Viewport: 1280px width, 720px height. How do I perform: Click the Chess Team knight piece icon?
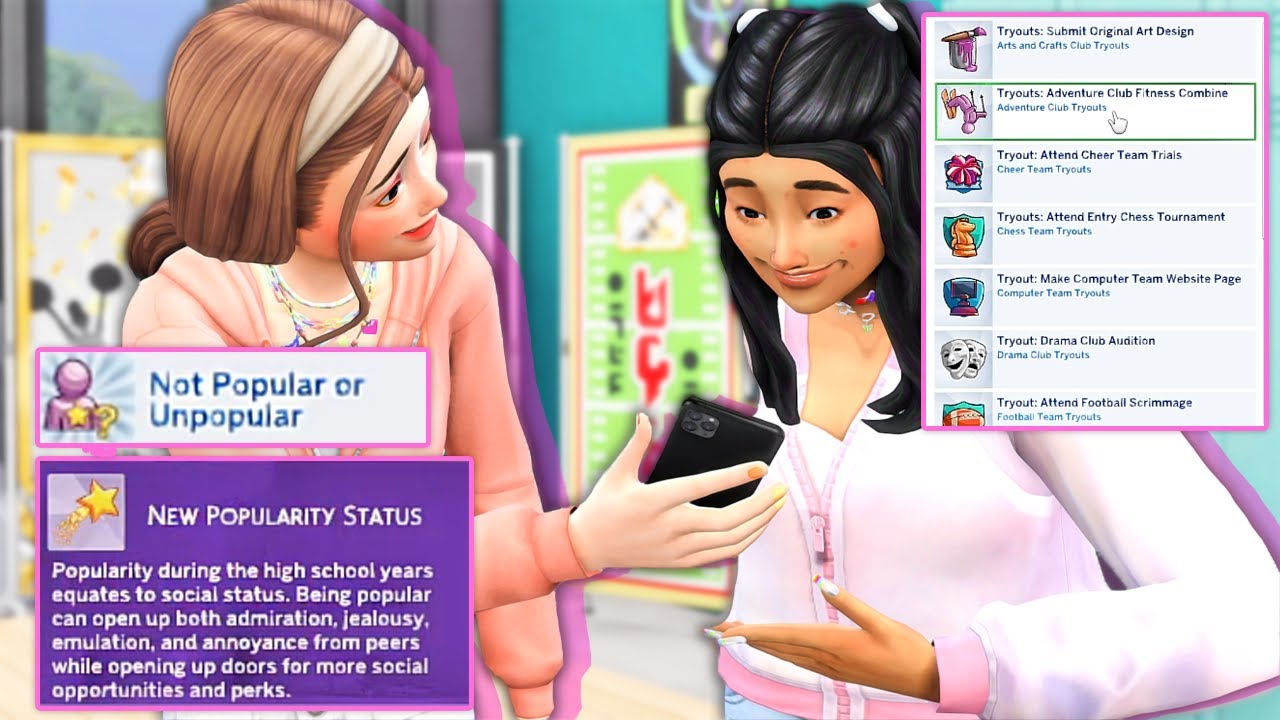962,234
